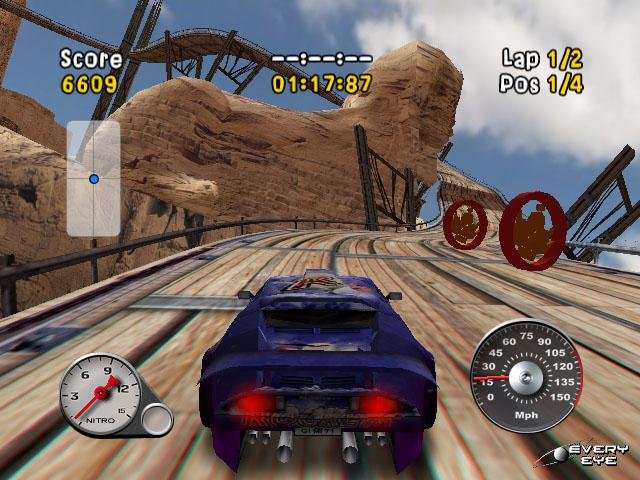Viewport: 640px width, 480px height.
Task: Click the track minimap panel
Action: (x=94, y=178)
